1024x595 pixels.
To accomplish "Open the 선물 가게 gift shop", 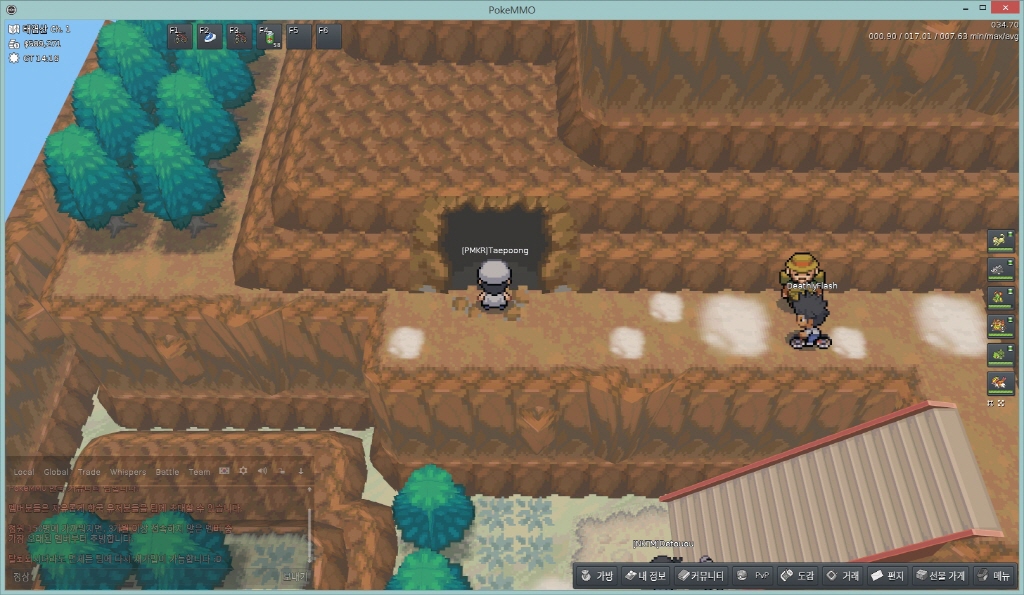I will tap(939, 575).
